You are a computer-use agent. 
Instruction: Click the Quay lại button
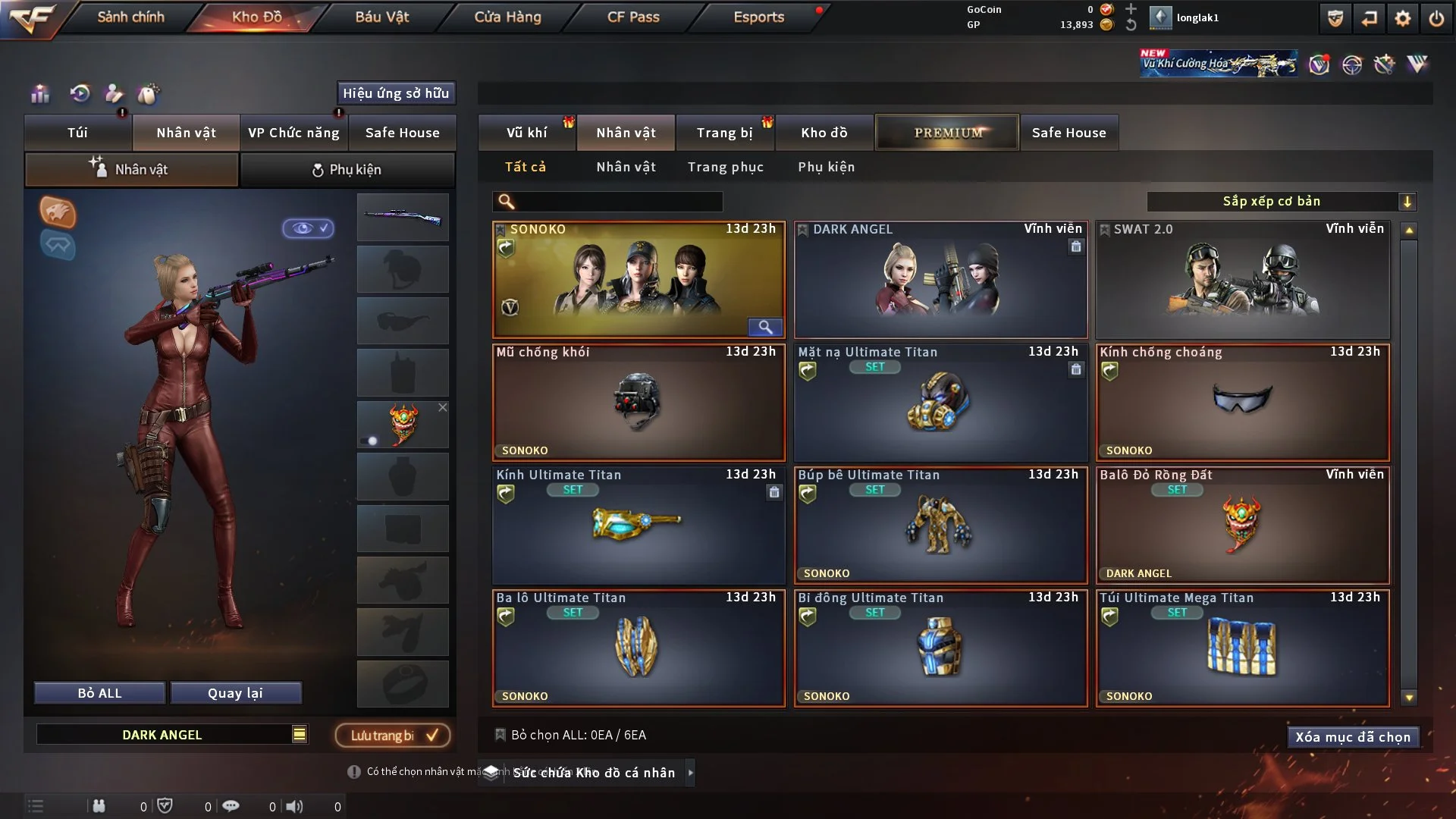pyautogui.click(x=235, y=693)
